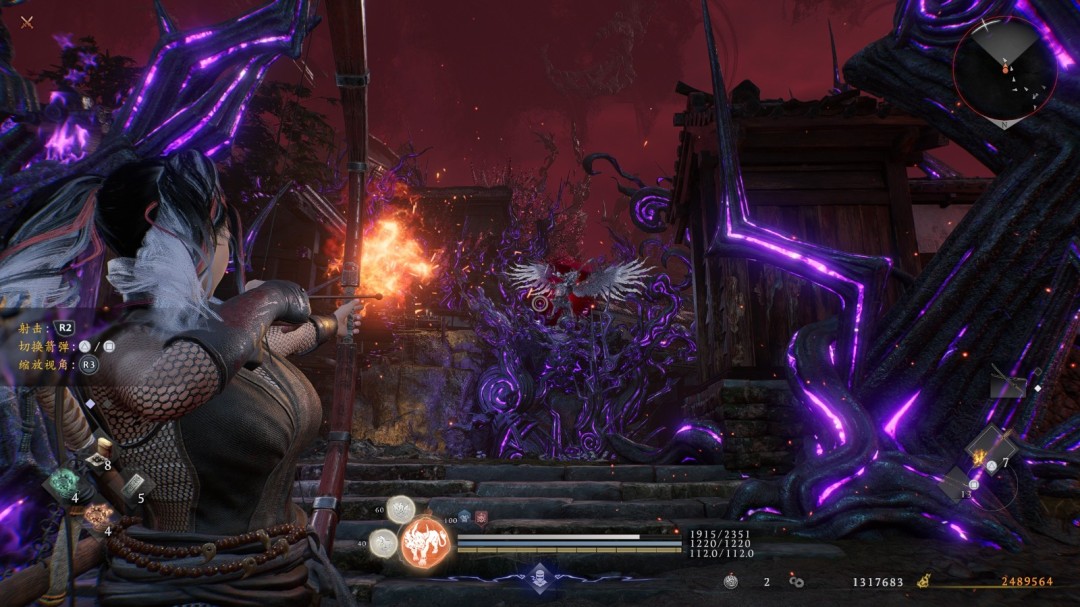Select the upper white spirit skill costing 60

click(402, 510)
